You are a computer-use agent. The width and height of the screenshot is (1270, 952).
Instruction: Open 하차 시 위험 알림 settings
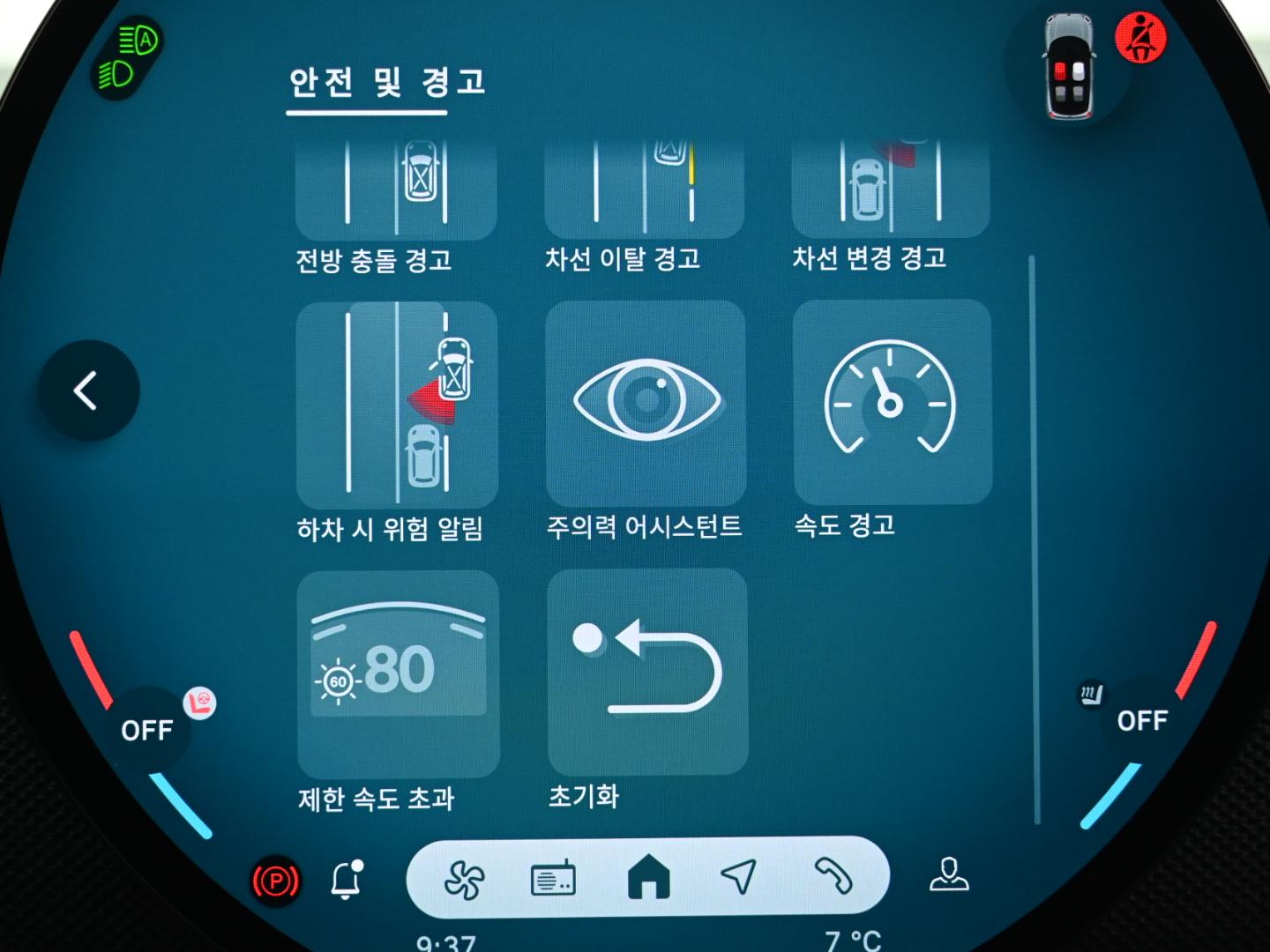tap(397, 405)
